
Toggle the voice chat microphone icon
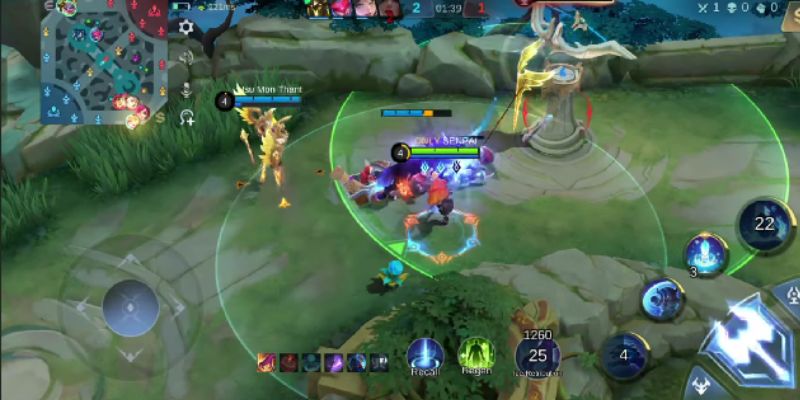(x=186, y=88)
